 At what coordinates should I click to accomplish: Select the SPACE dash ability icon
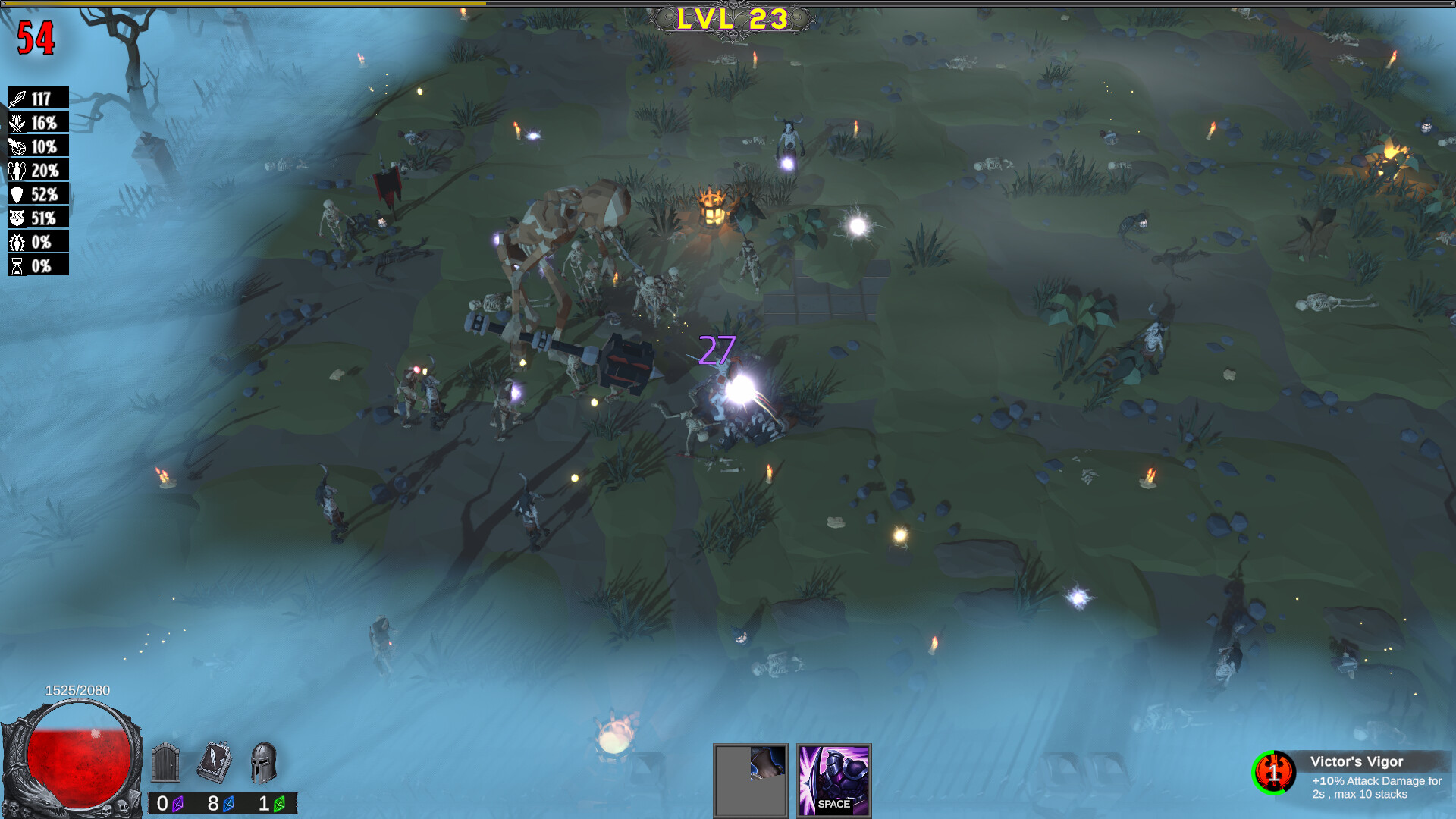(x=833, y=782)
